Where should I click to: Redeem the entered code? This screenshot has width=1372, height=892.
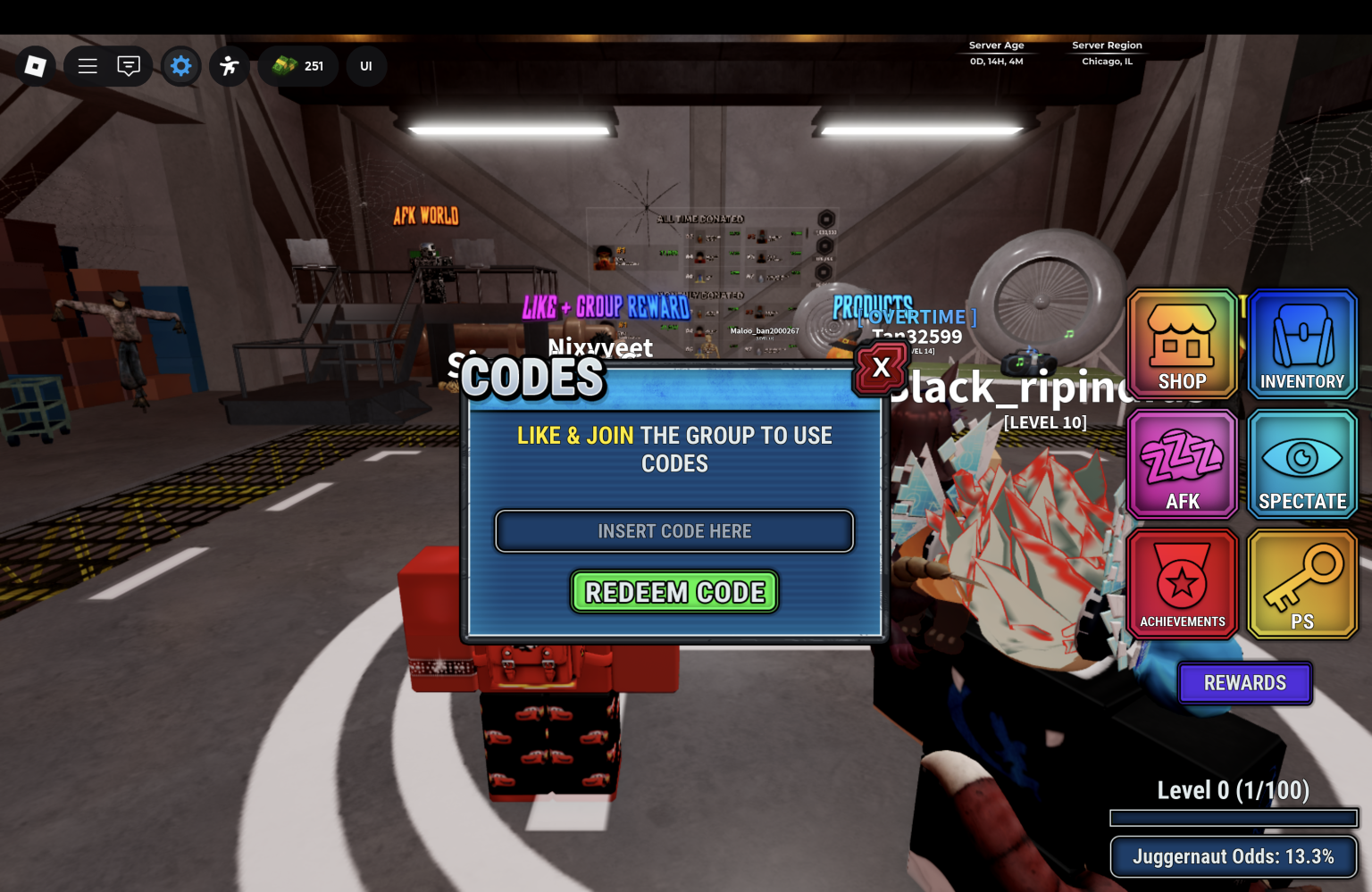674,592
